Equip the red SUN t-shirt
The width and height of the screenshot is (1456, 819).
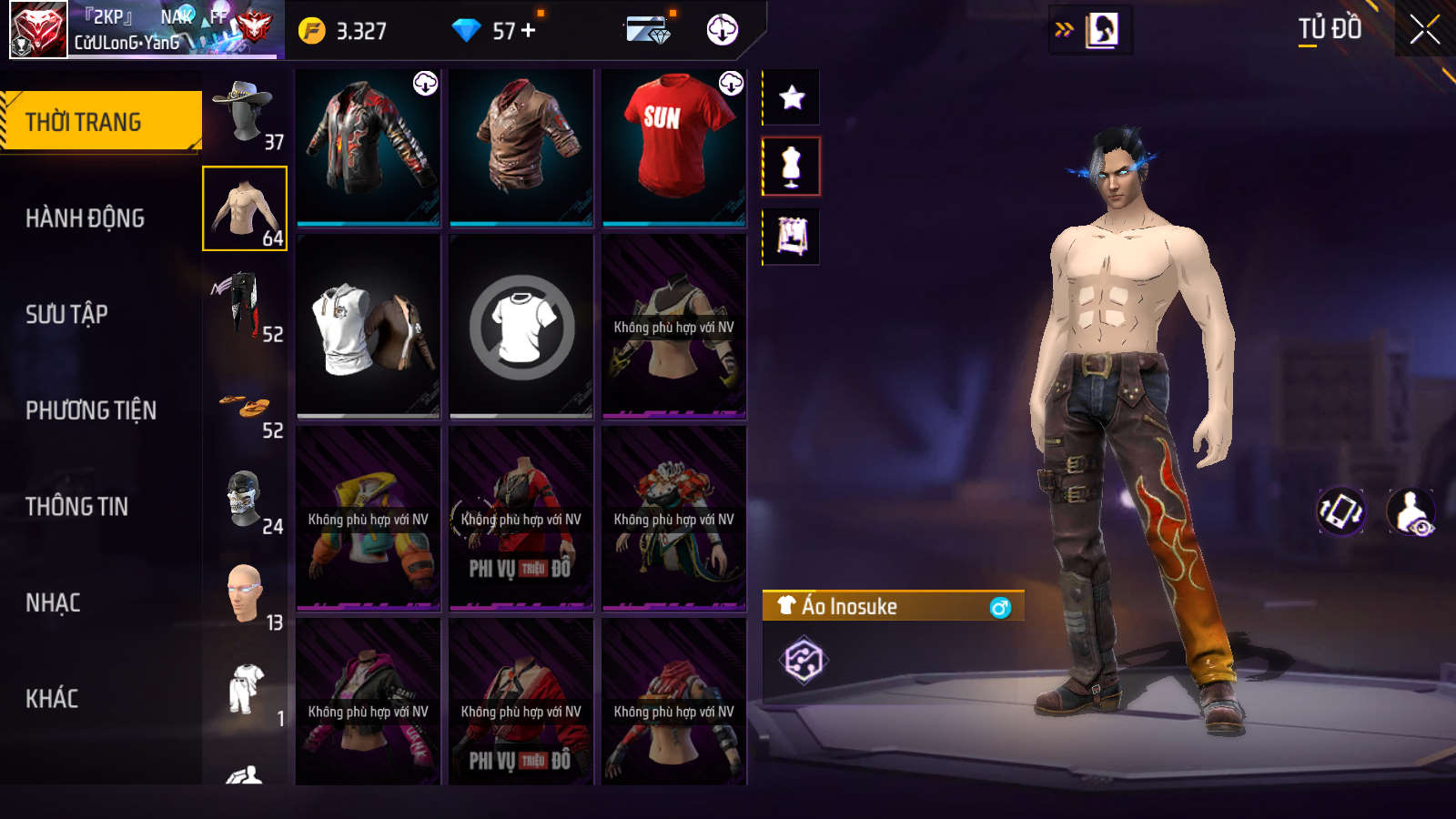pyautogui.click(x=673, y=146)
